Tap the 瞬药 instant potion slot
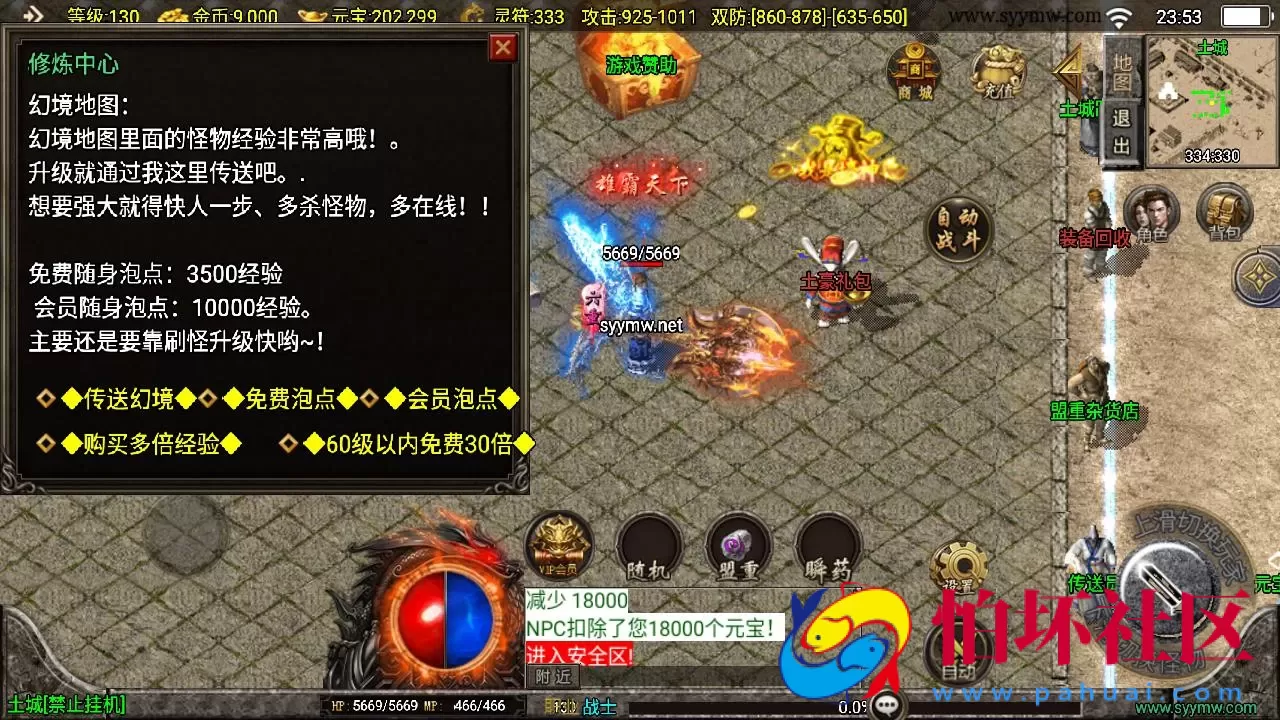Viewport: 1280px width, 720px height. pyautogui.click(x=828, y=545)
